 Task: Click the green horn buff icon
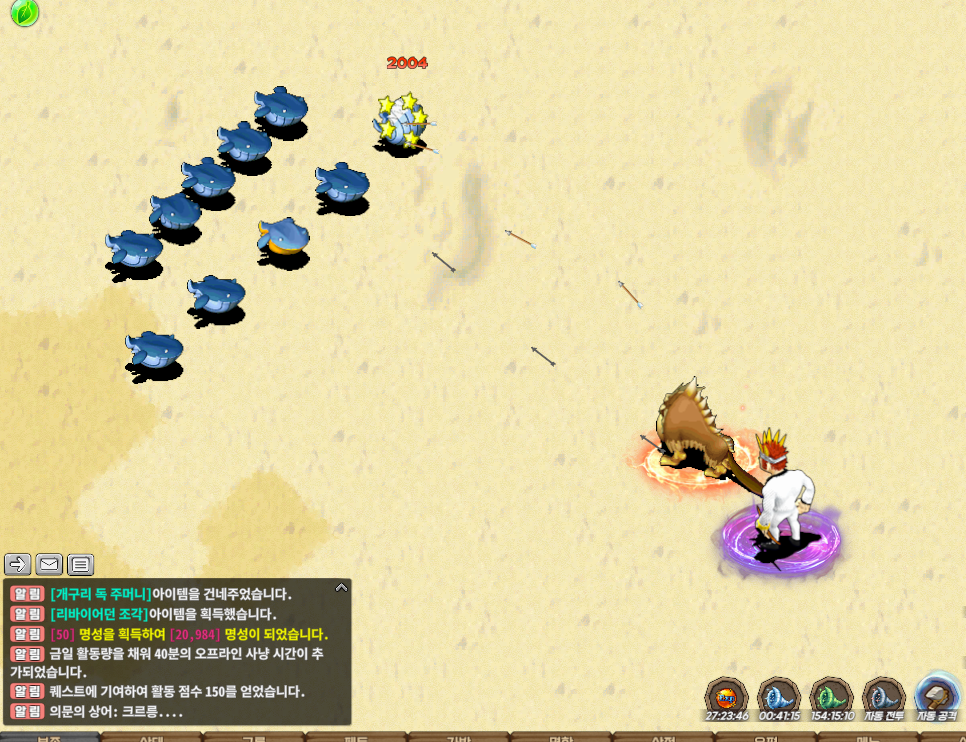point(830,696)
